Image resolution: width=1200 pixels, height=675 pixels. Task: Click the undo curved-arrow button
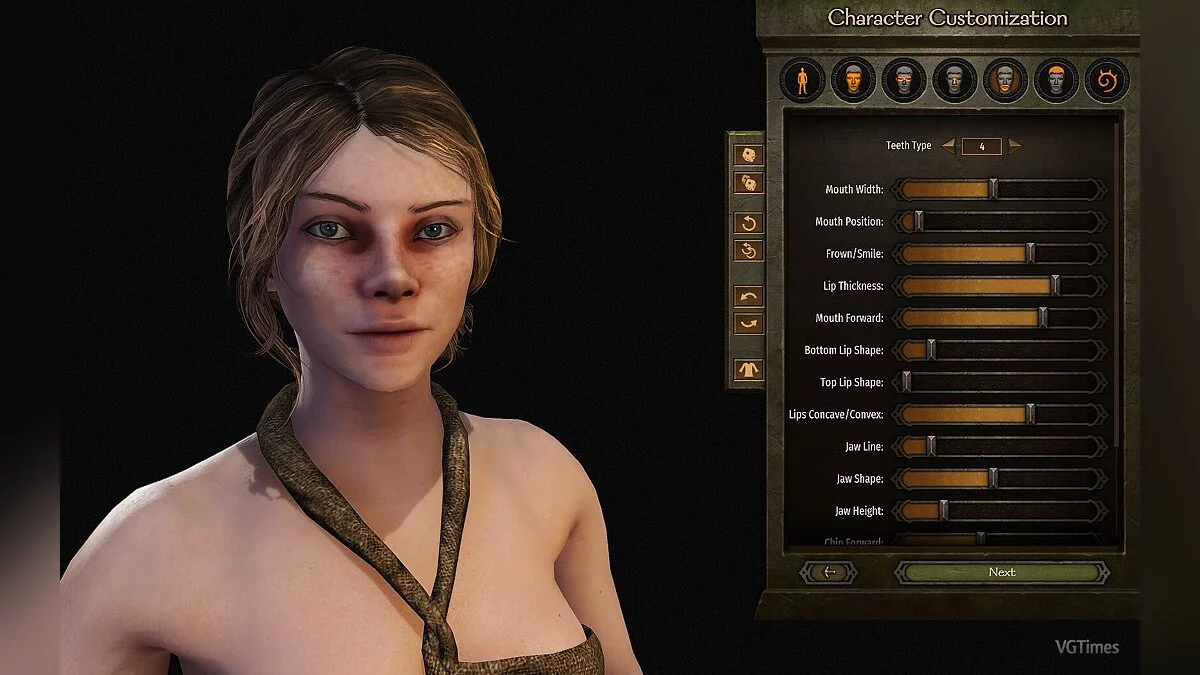pos(749,296)
